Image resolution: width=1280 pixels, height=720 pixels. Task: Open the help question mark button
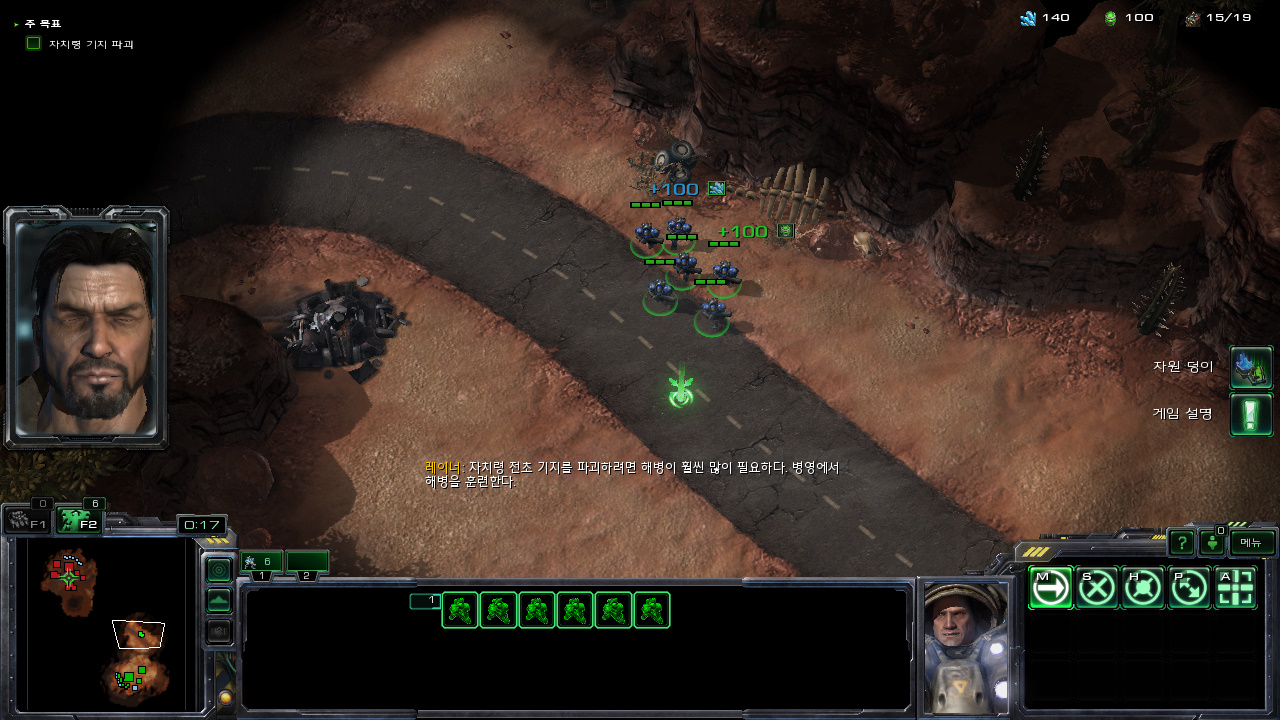(1182, 543)
